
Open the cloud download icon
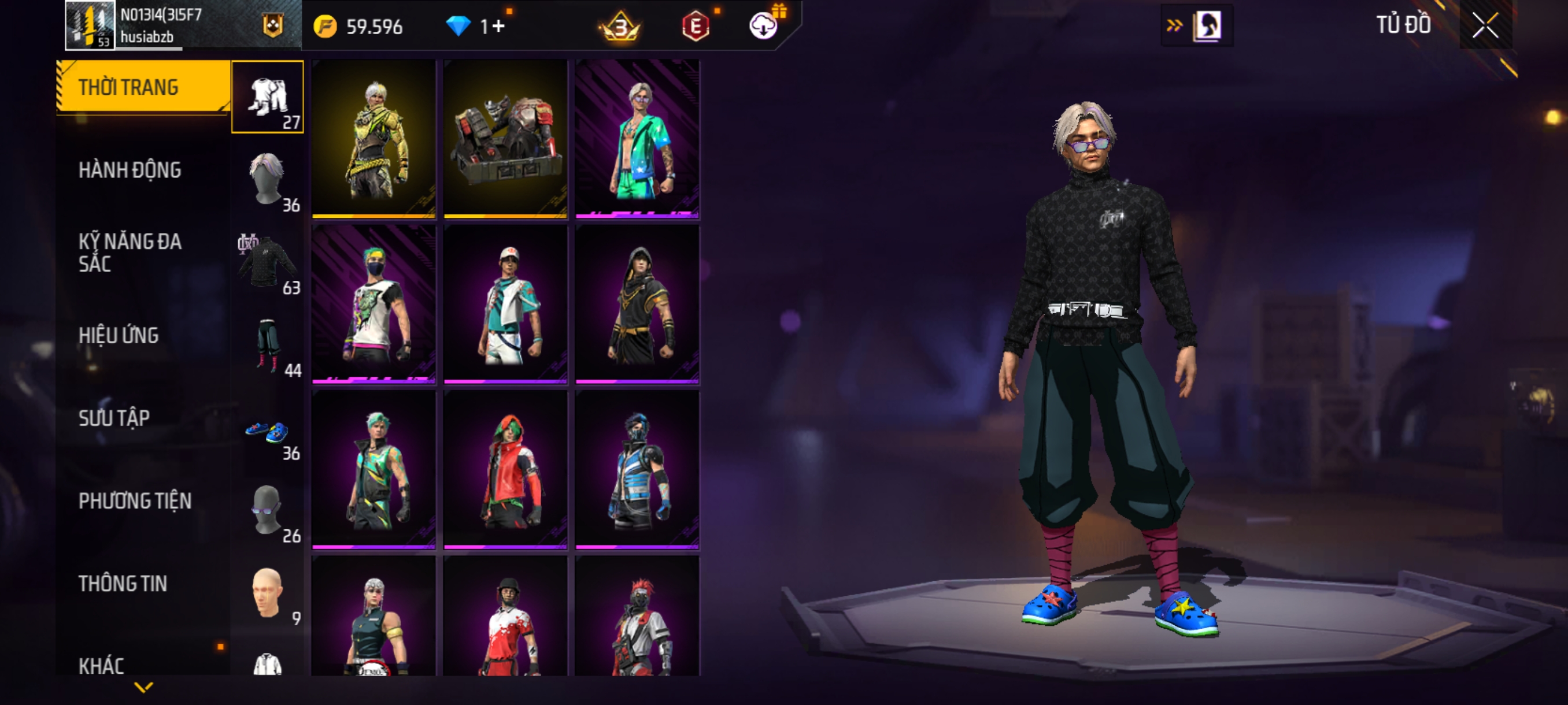click(x=762, y=26)
